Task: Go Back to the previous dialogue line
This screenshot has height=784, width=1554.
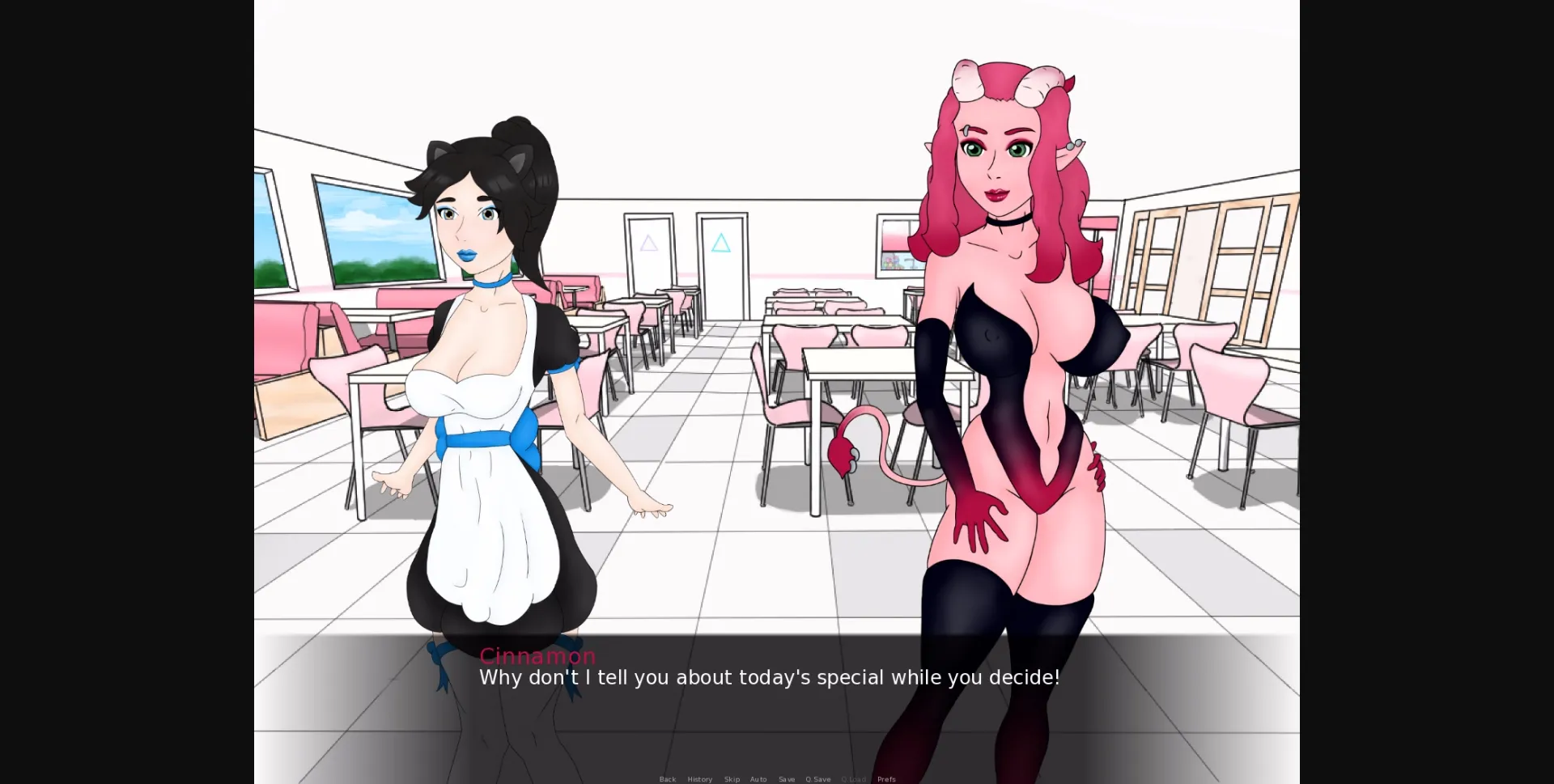Action: point(667,779)
